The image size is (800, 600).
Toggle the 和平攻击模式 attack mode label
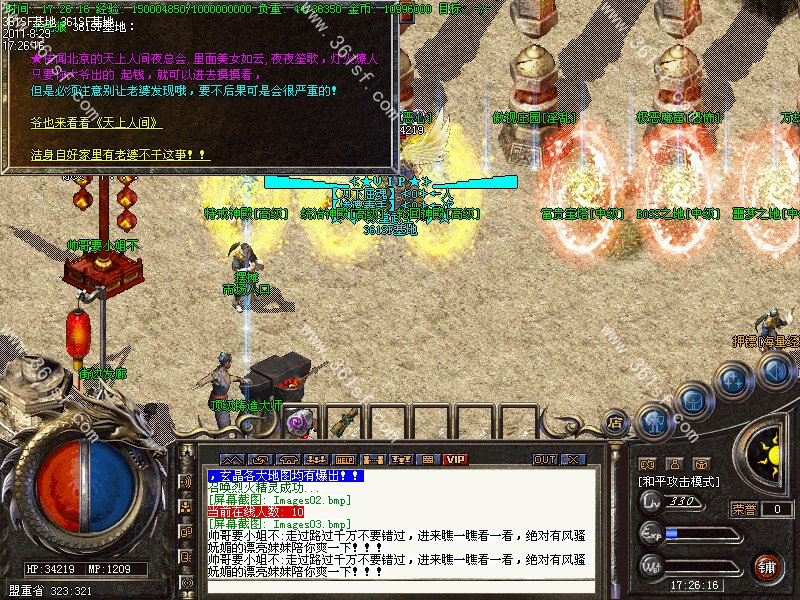679,481
